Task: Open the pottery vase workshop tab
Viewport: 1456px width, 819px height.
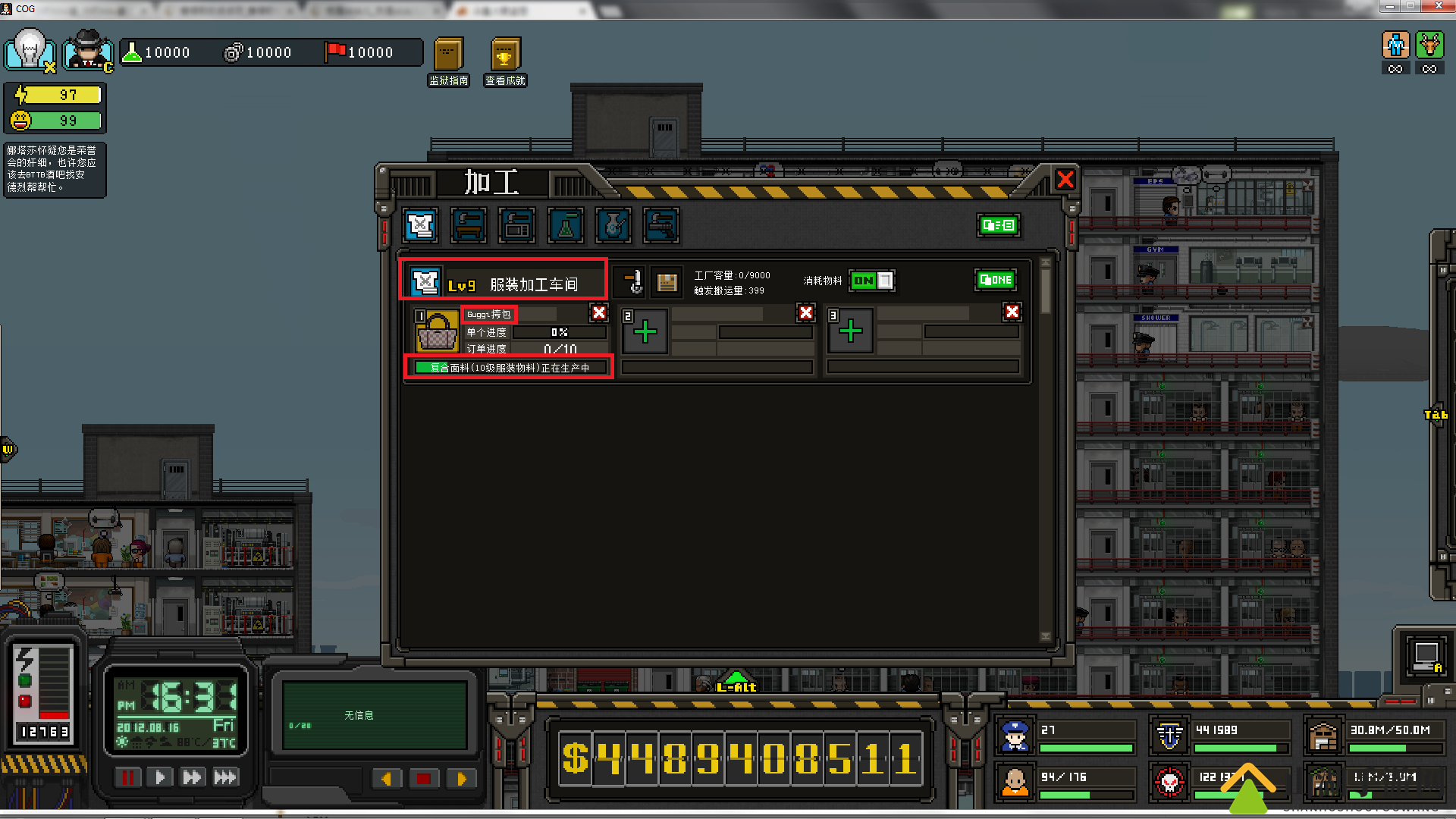Action: click(613, 225)
